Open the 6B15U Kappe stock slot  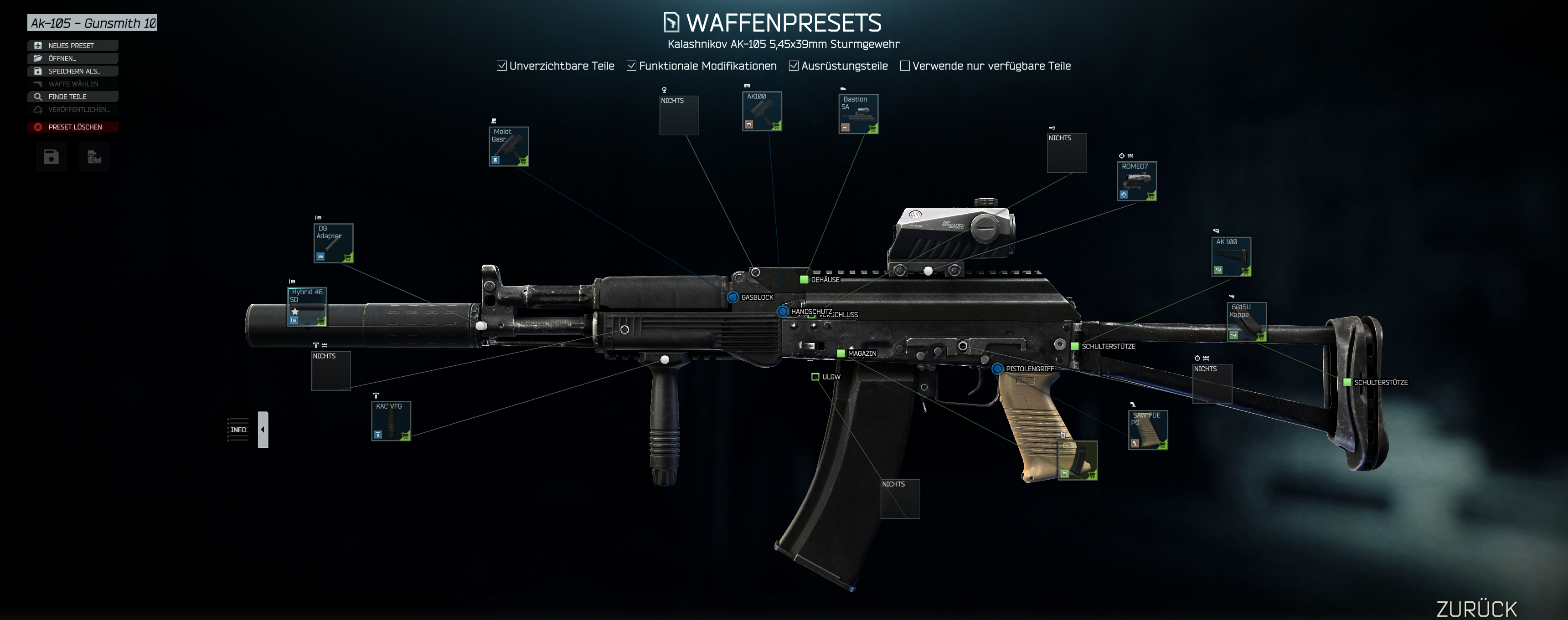[1247, 322]
